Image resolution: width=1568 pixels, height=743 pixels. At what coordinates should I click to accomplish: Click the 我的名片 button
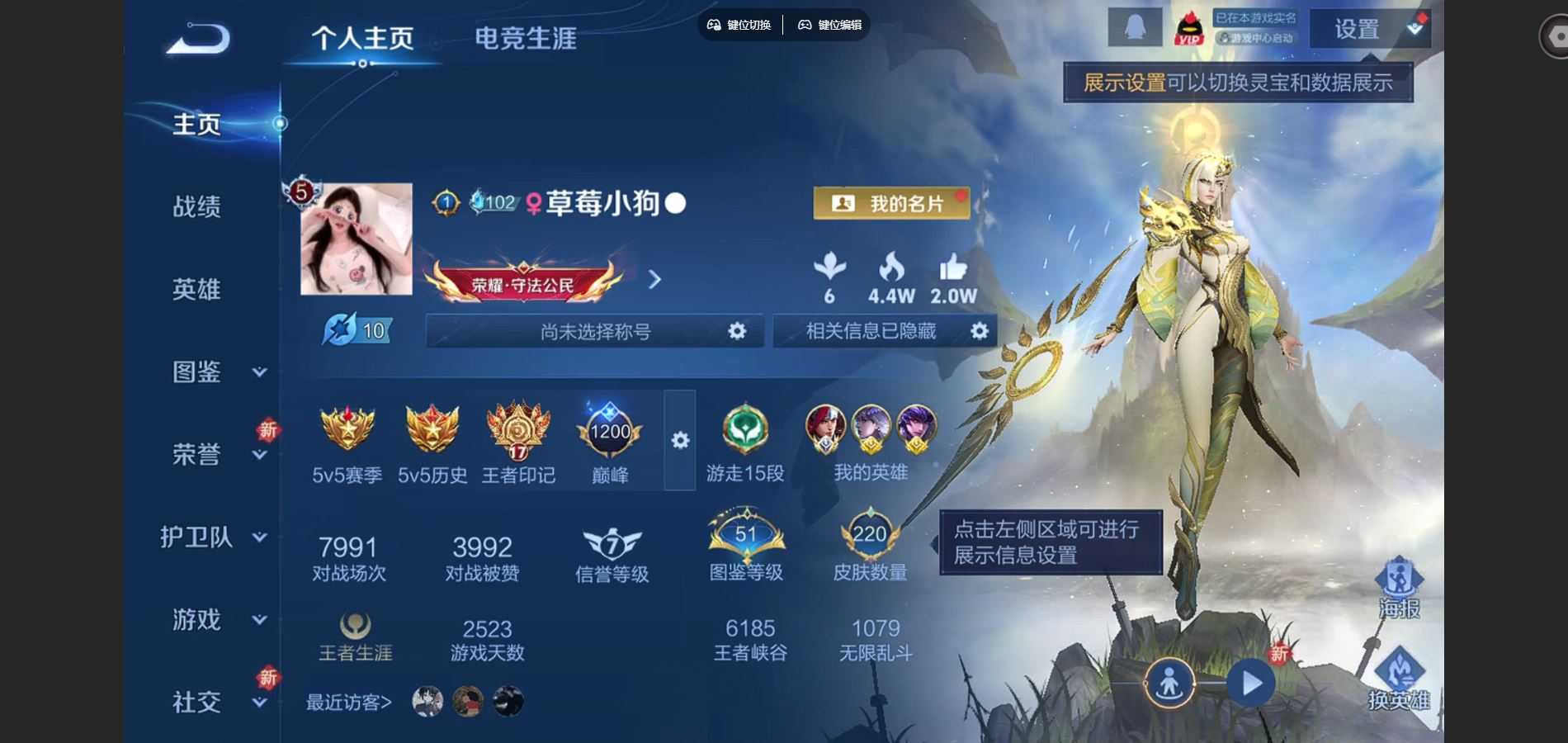point(891,203)
